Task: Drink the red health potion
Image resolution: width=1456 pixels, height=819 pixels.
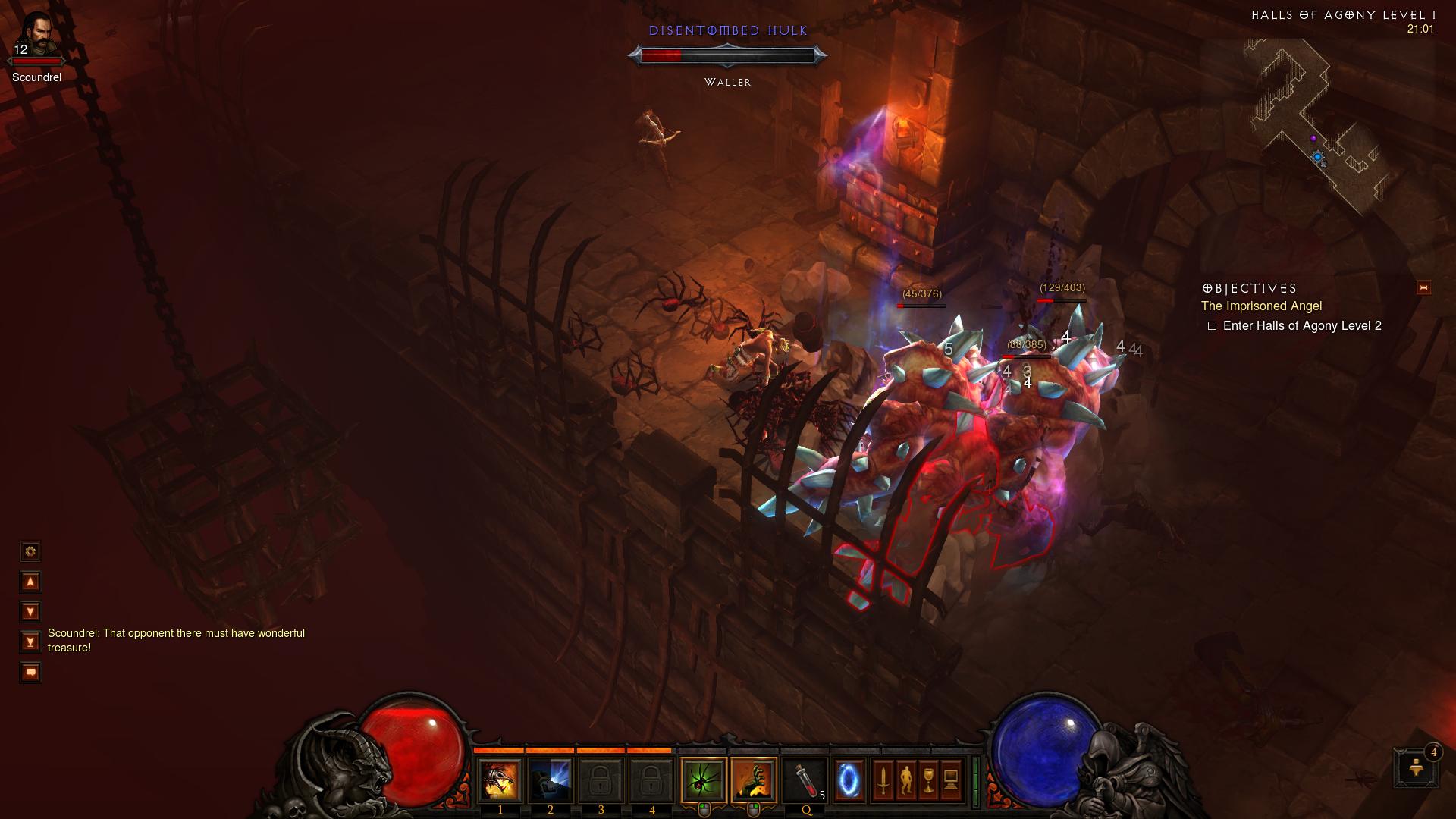Action: (x=805, y=780)
